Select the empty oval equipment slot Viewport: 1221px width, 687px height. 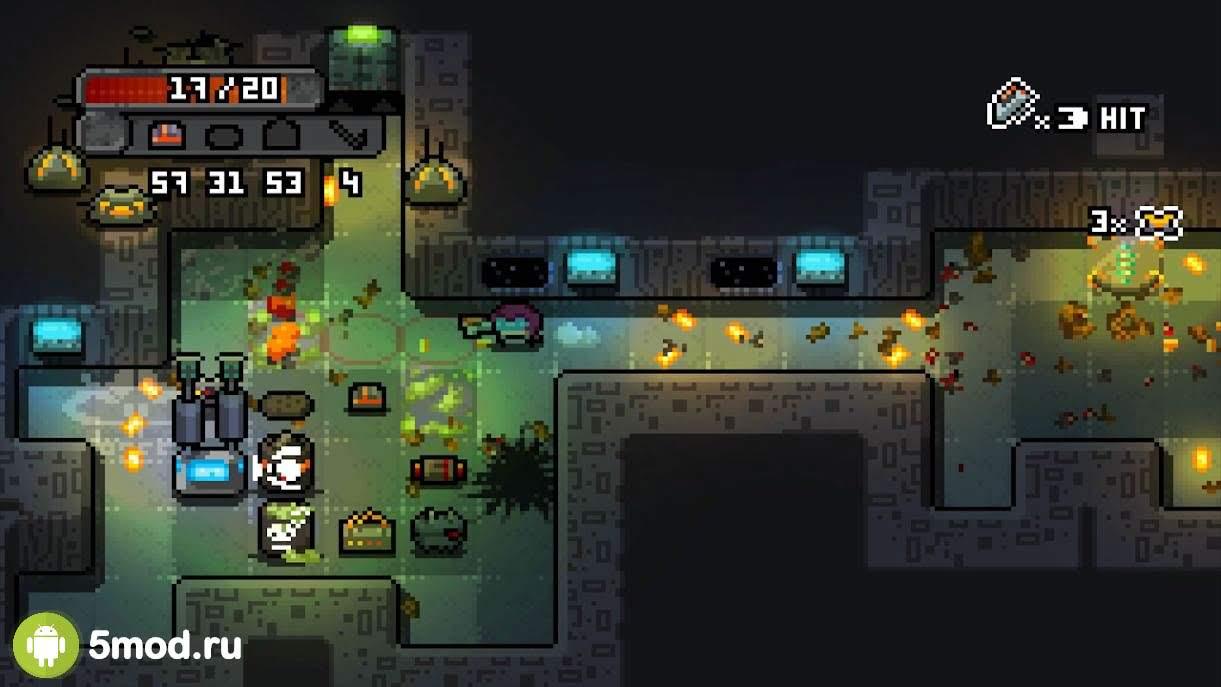pyautogui.click(x=223, y=135)
